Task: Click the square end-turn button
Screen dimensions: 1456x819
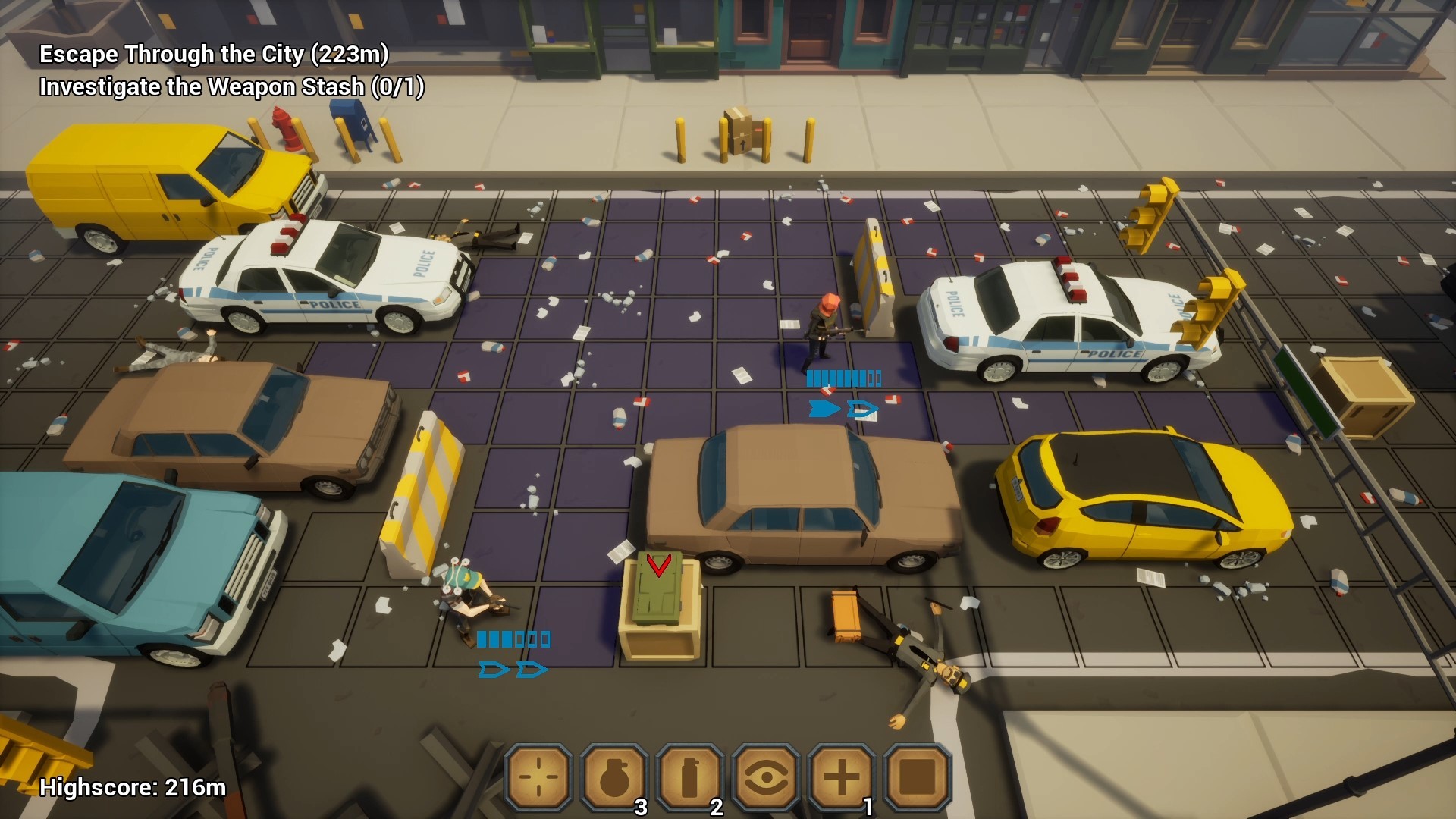Action: coord(918,777)
